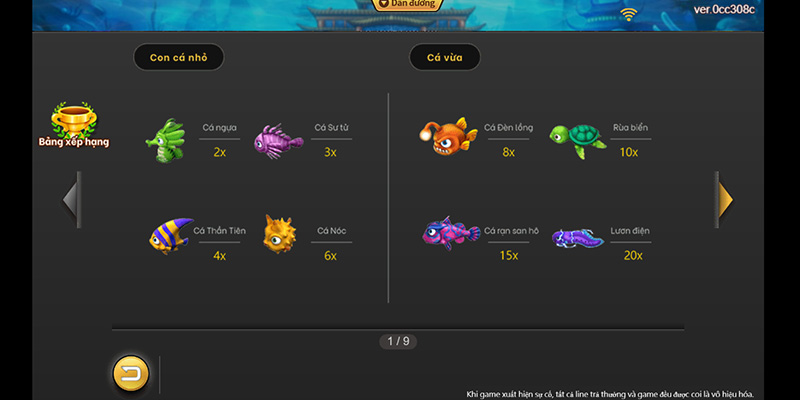The height and width of the screenshot is (400, 800).
Task: Go to the previous paytable page
Action: 71,199
